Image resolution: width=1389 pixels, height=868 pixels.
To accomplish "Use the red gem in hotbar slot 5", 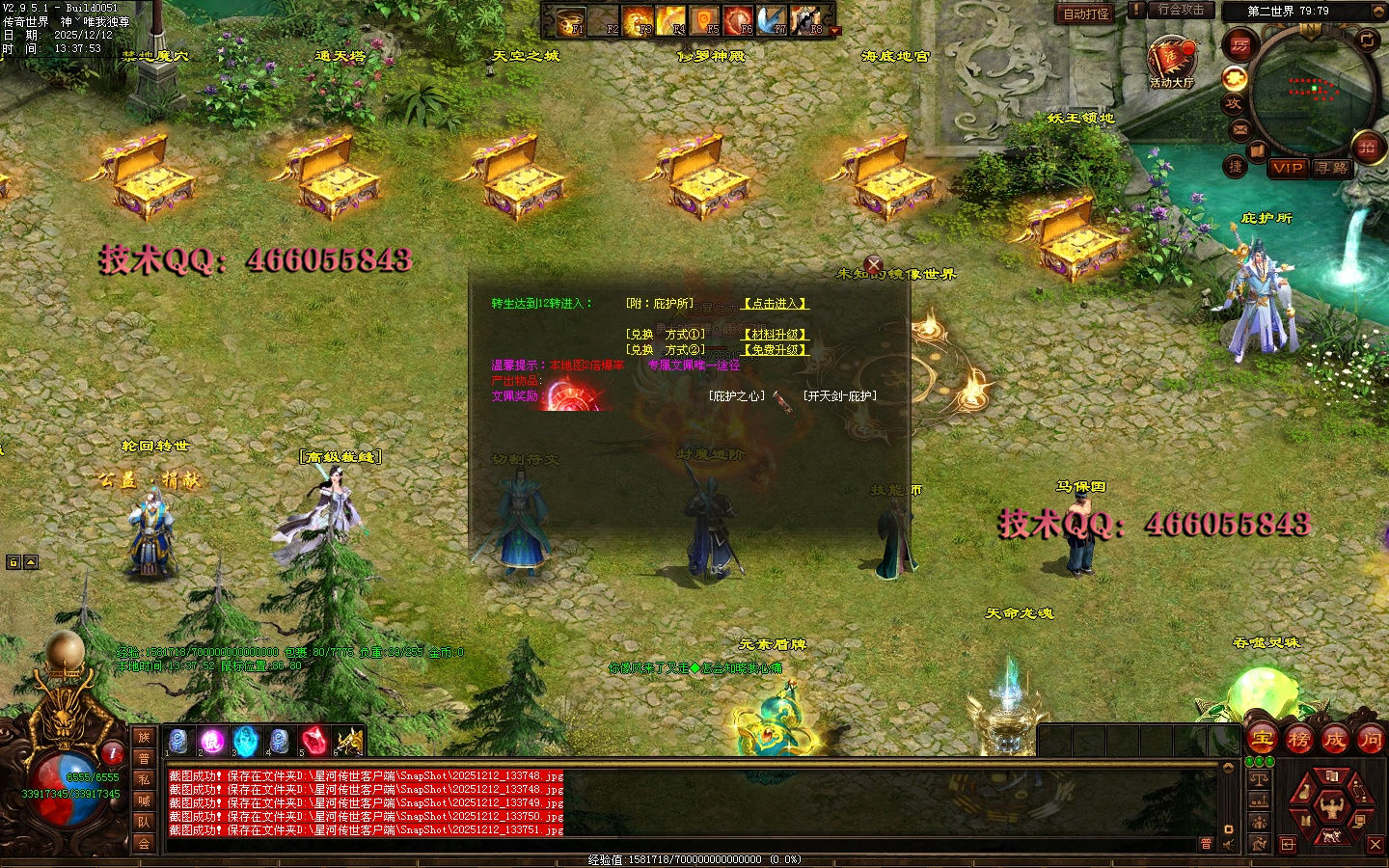I will (313, 741).
